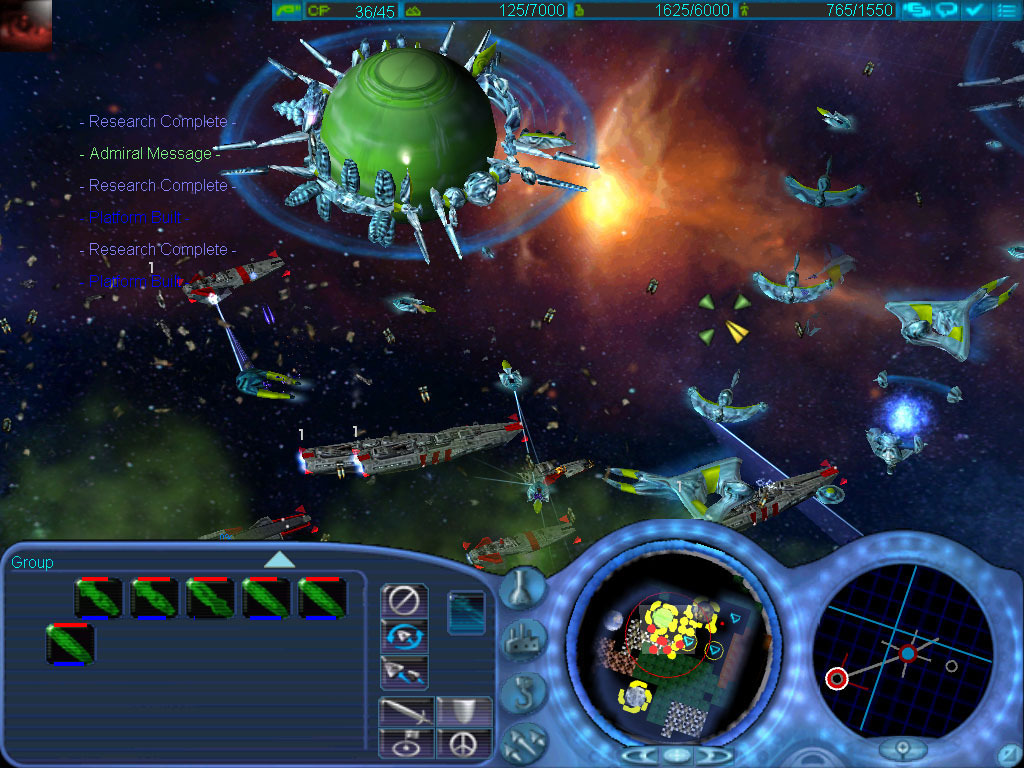Set attack stance with the sword icon
Screen dimensions: 1024x768
coord(406,712)
